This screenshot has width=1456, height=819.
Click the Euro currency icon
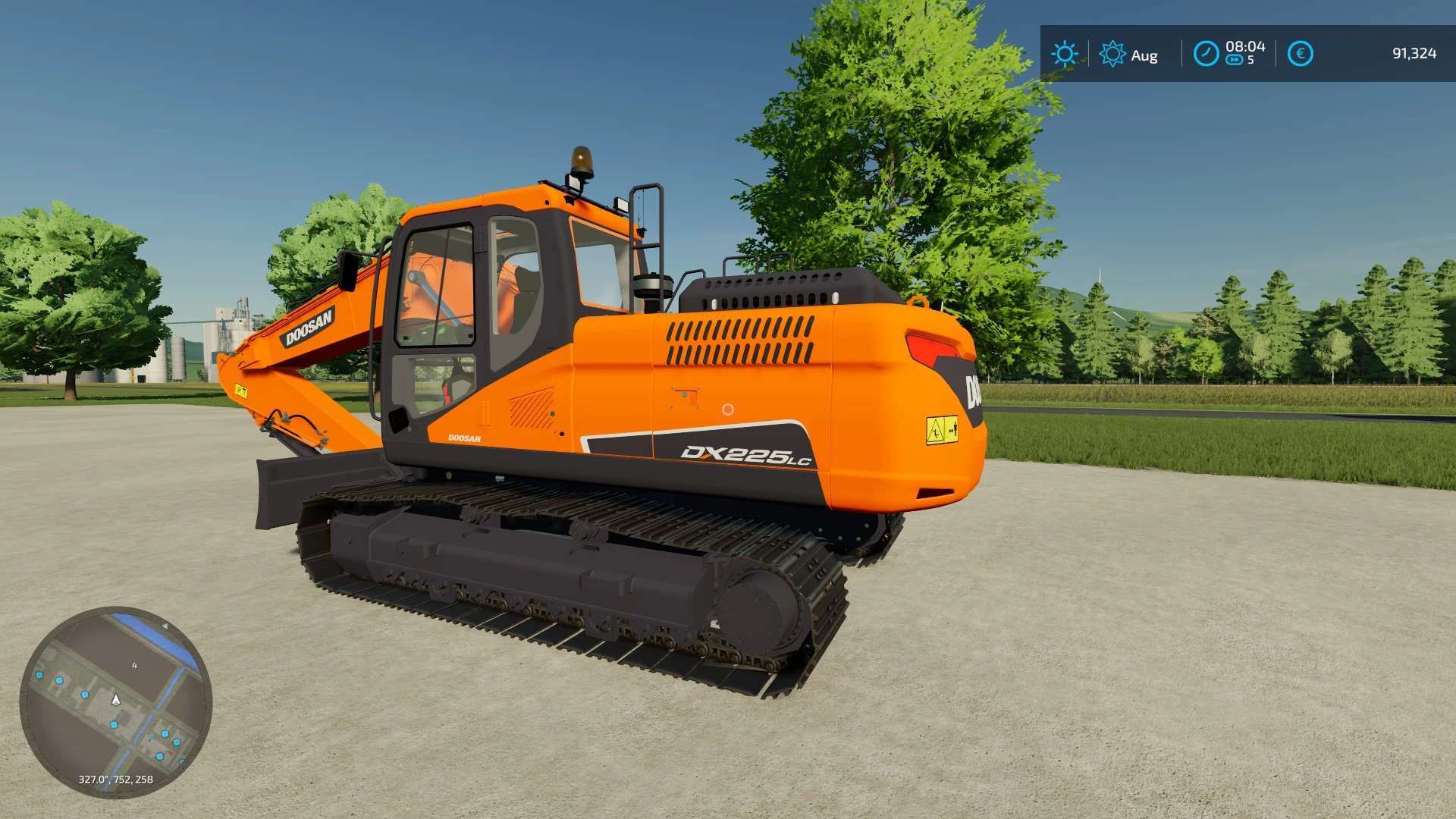pos(1301,54)
